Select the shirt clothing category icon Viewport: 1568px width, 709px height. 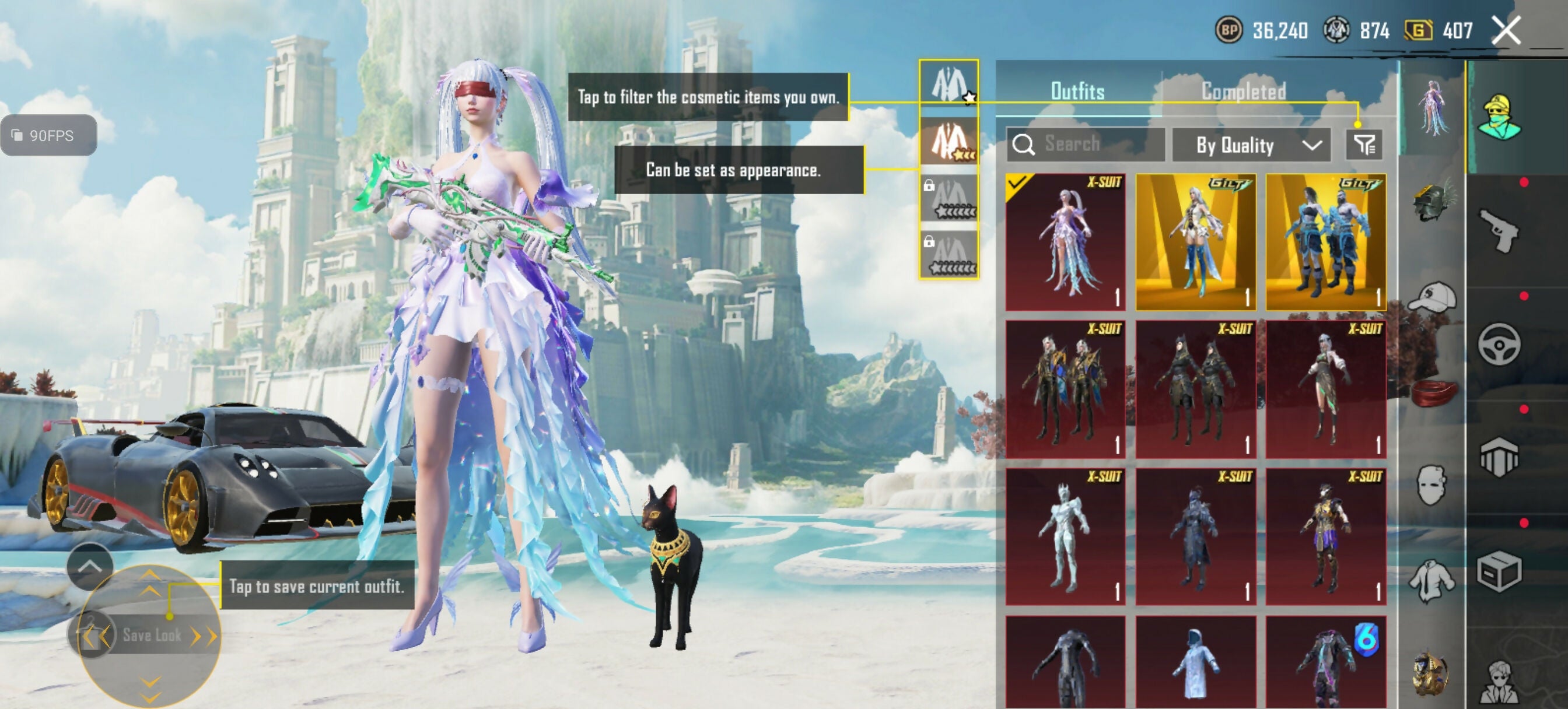[x=1433, y=579]
